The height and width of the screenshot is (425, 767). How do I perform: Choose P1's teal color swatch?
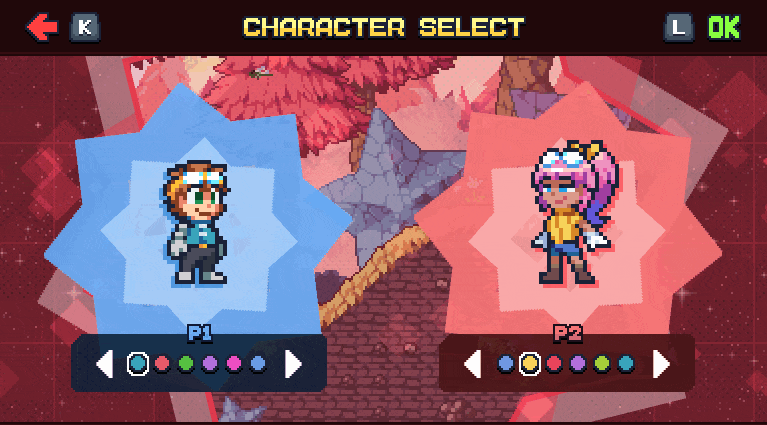138,364
